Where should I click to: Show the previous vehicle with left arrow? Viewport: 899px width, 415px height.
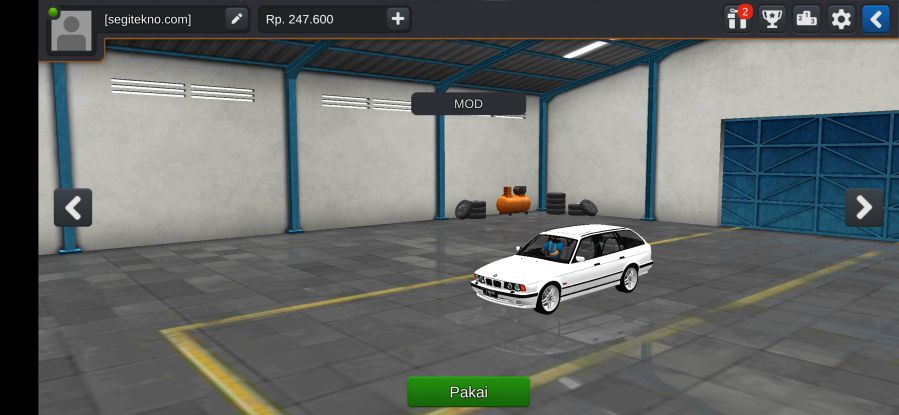pos(73,208)
